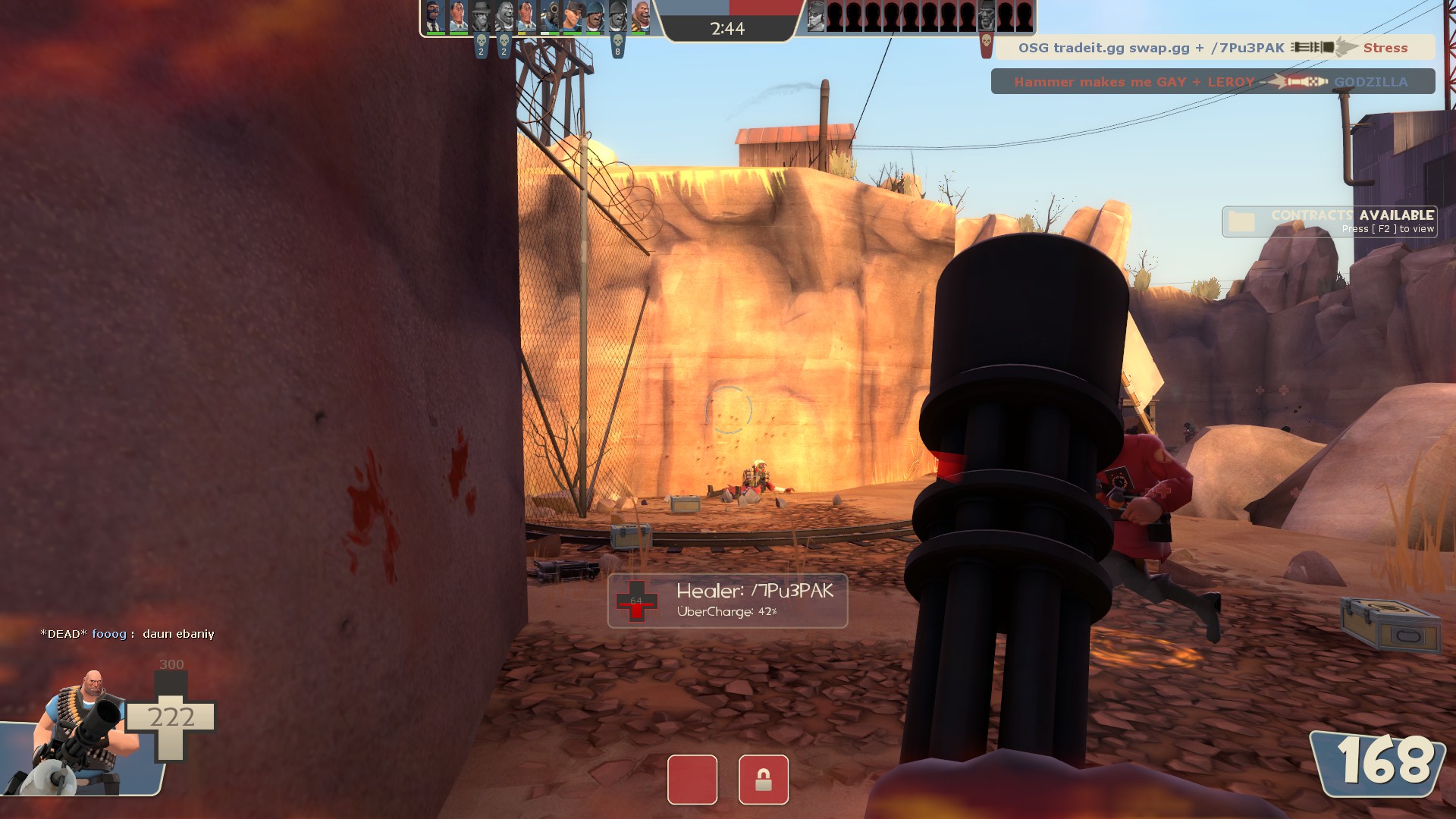Image resolution: width=1456 pixels, height=819 pixels.
Task: Select the dead RED Sniper portrait
Action: tap(816, 15)
